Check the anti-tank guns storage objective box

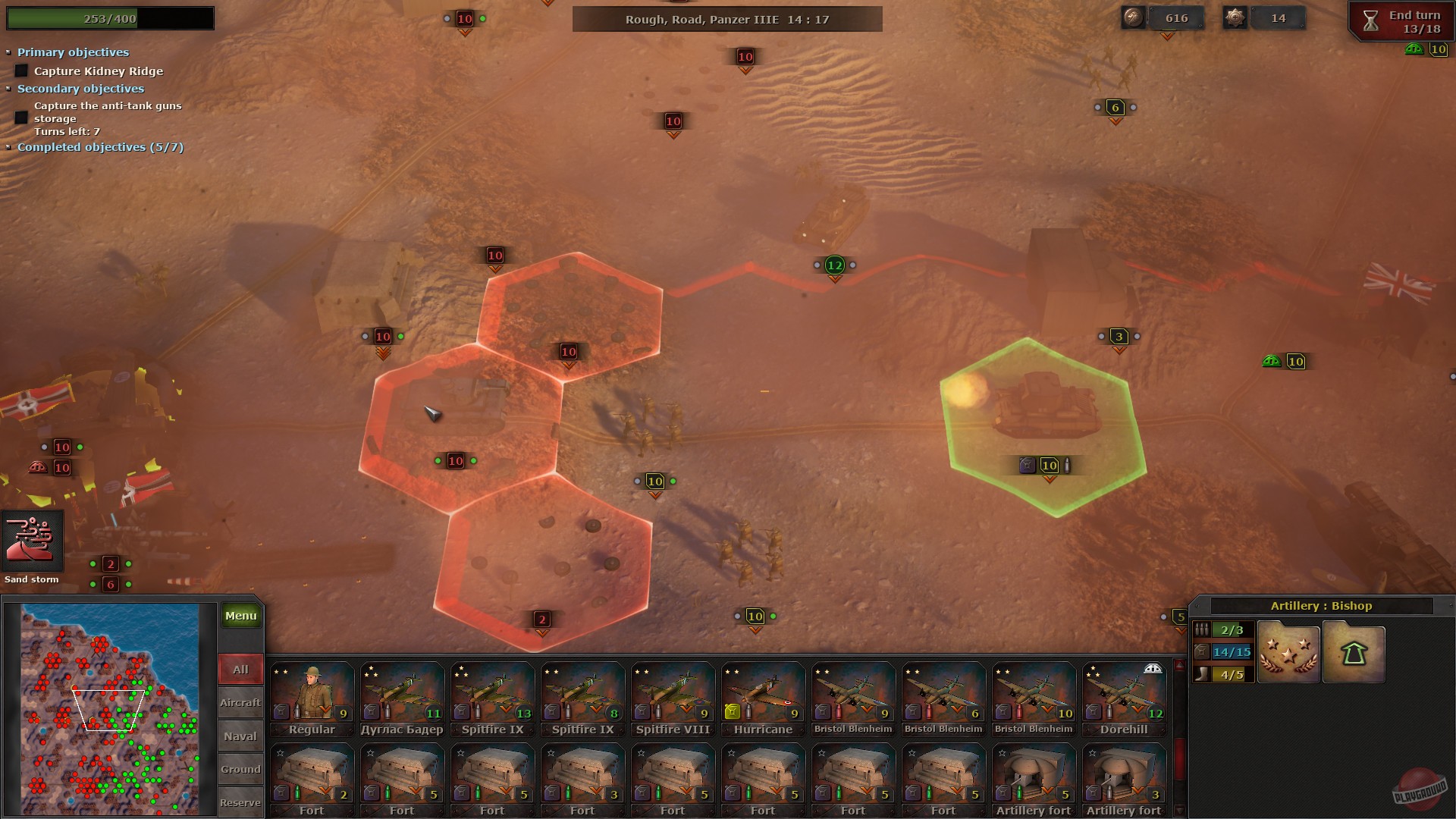(x=20, y=116)
